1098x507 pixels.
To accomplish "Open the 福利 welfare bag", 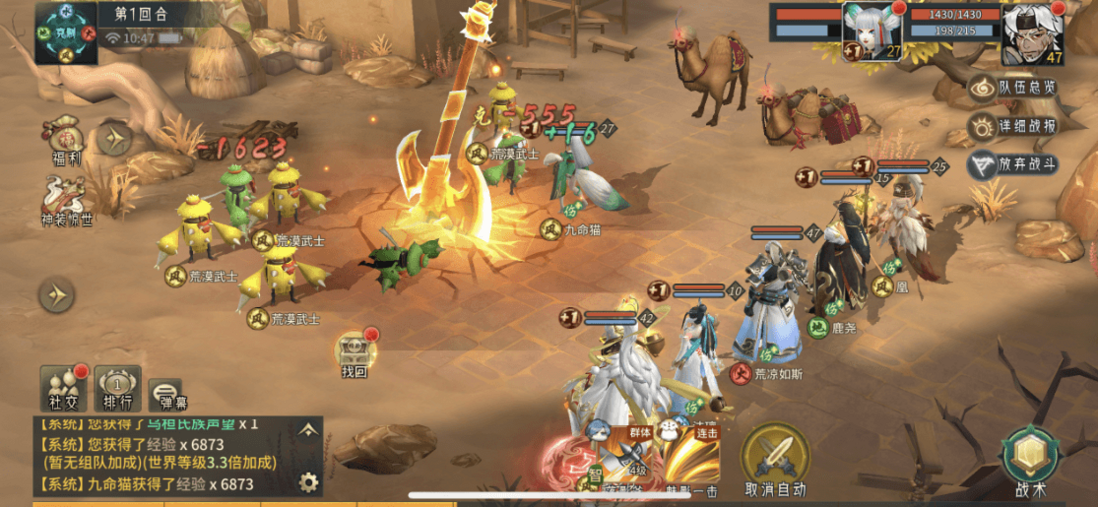I will click(66, 141).
